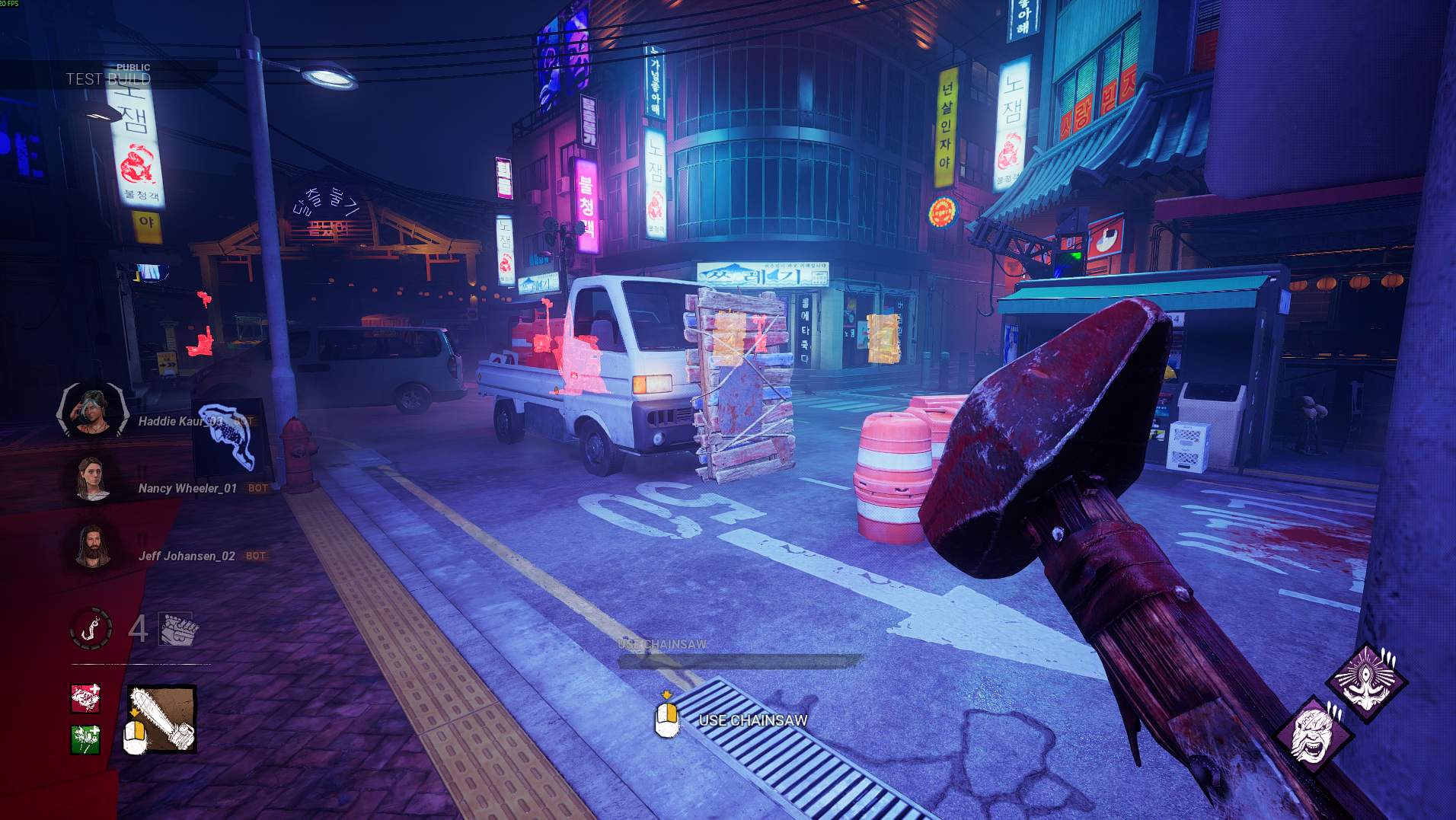
Task: Click the chainsaw power icon
Action: click(162, 719)
